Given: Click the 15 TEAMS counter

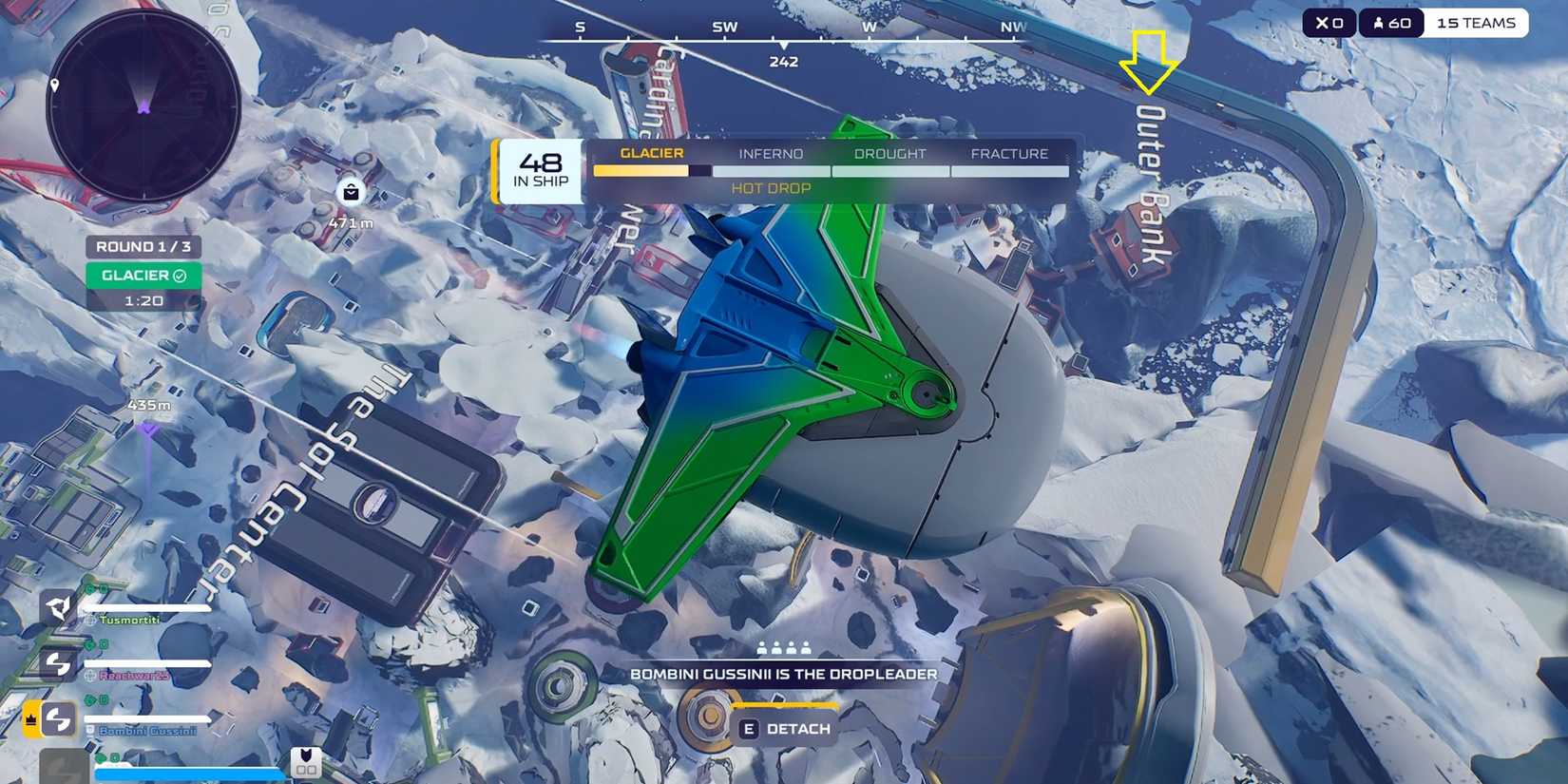Looking at the screenshot, I should pos(1474,22).
